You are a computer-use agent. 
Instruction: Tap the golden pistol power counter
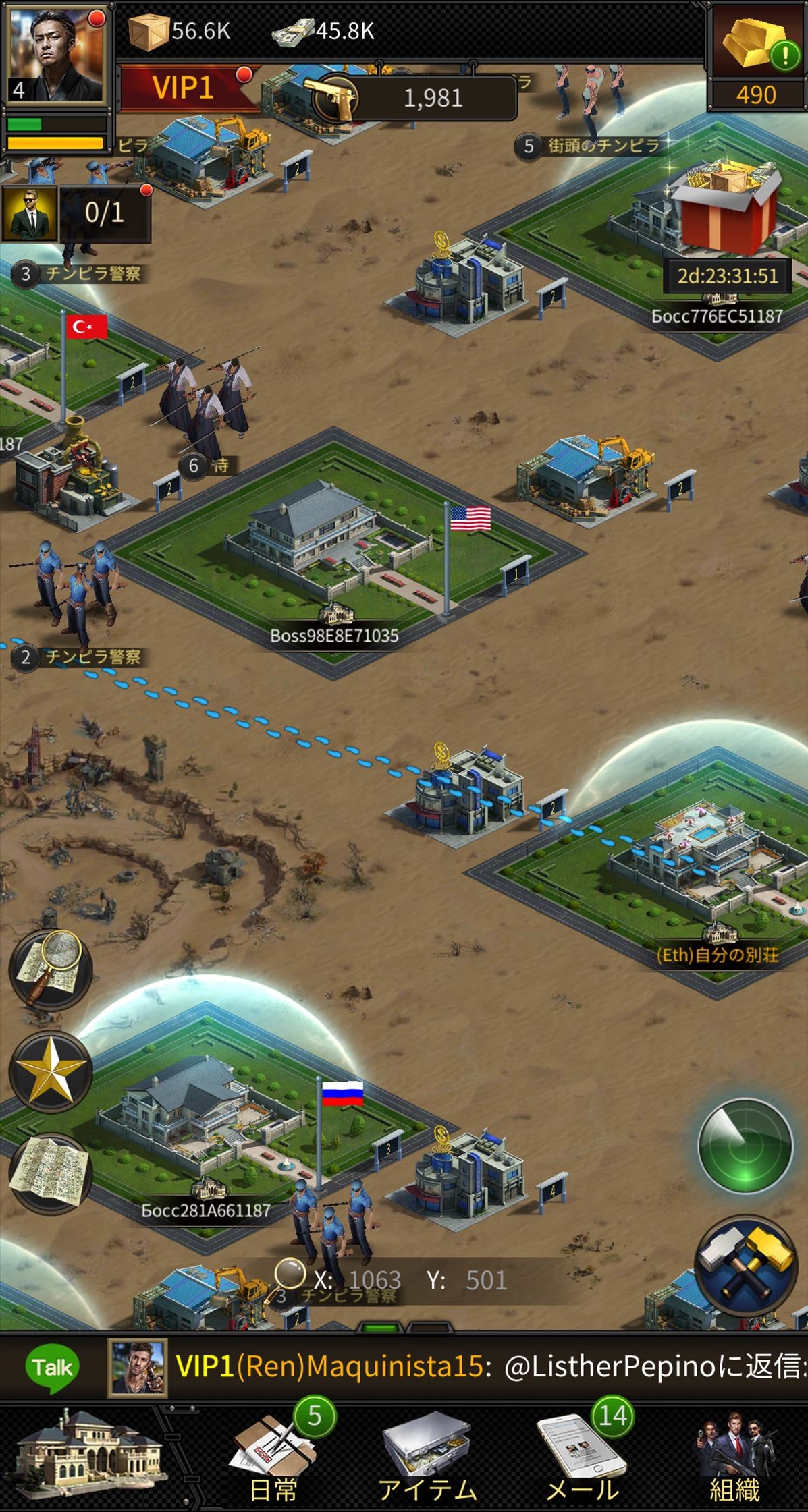412,99
